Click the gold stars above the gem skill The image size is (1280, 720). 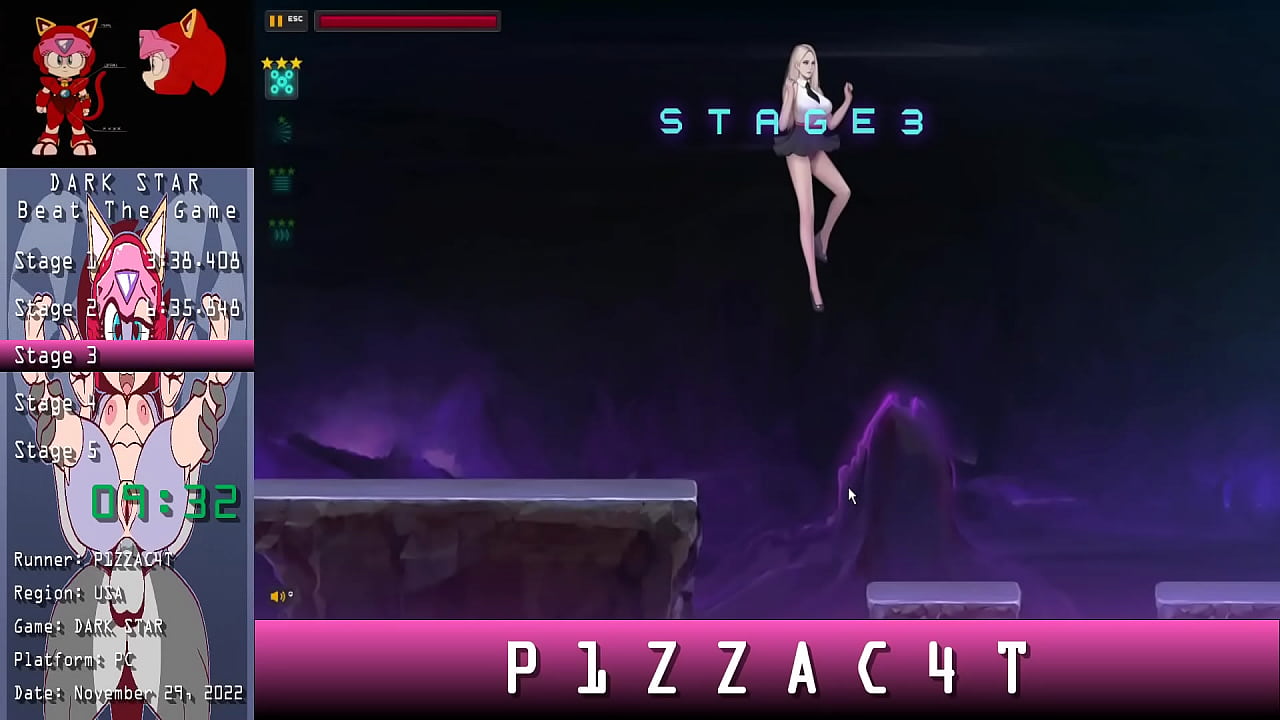coord(281,61)
